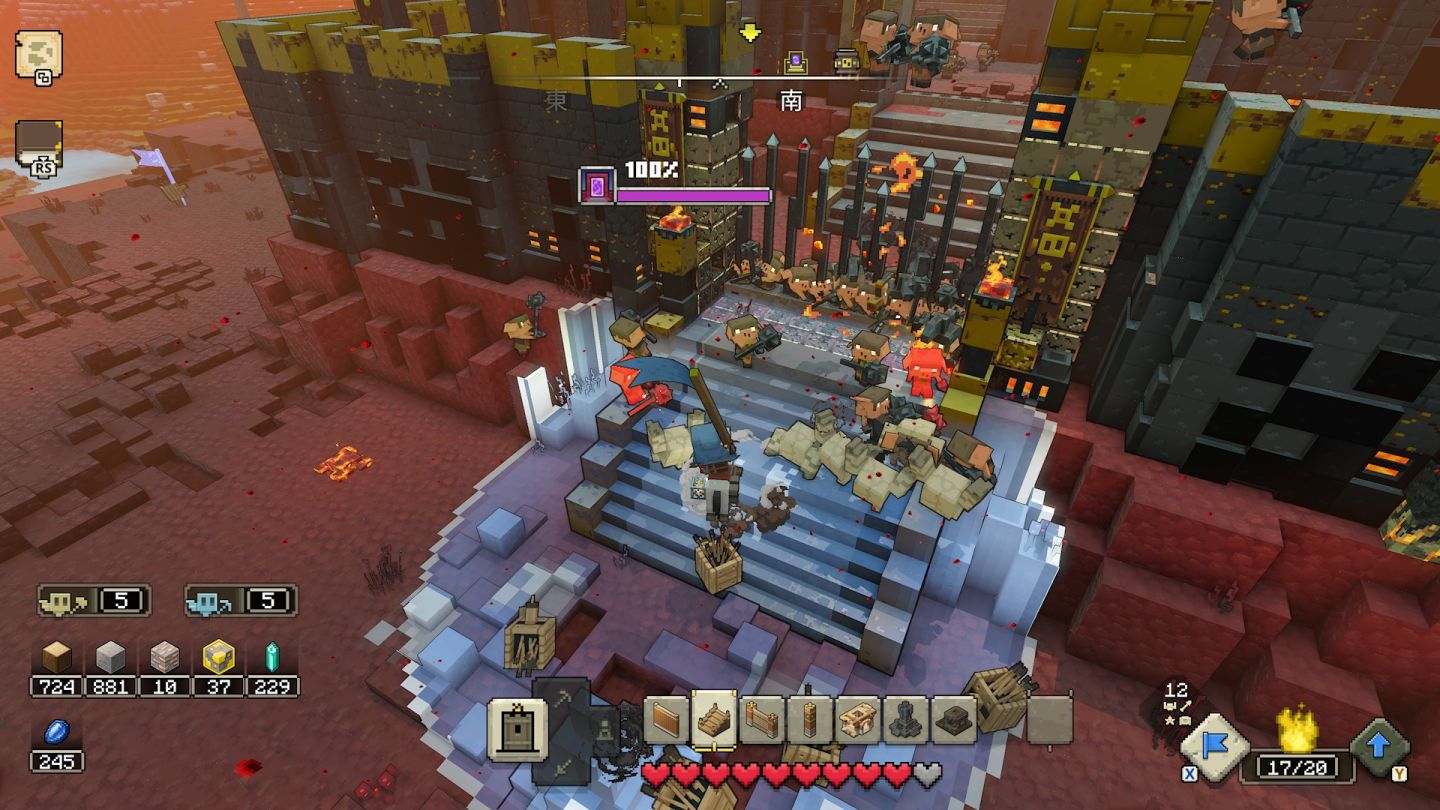The image size is (1440, 810).
Task: Activate the blue rally flag button
Action: pos(1215,747)
